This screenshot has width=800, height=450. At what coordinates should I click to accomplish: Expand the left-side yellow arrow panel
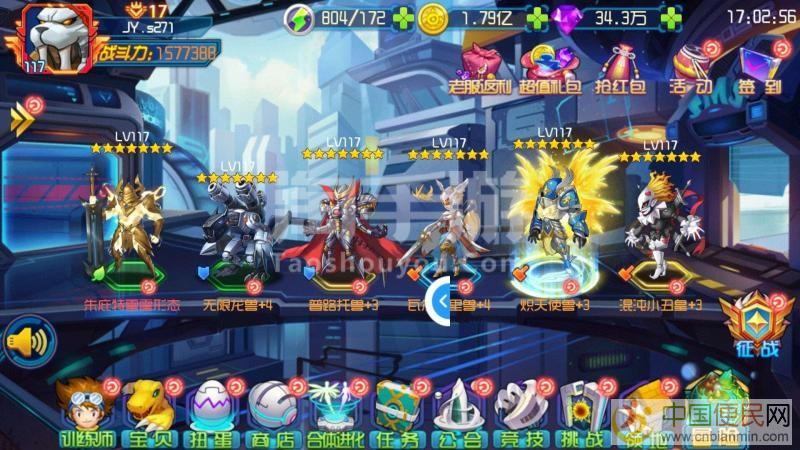click(21, 121)
